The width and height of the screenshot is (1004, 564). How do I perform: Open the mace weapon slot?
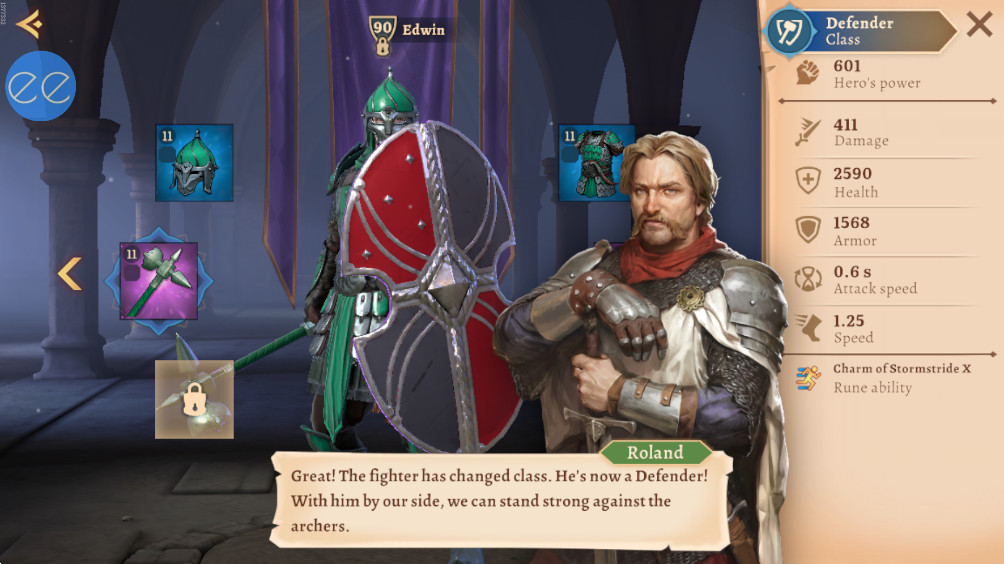coord(159,280)
